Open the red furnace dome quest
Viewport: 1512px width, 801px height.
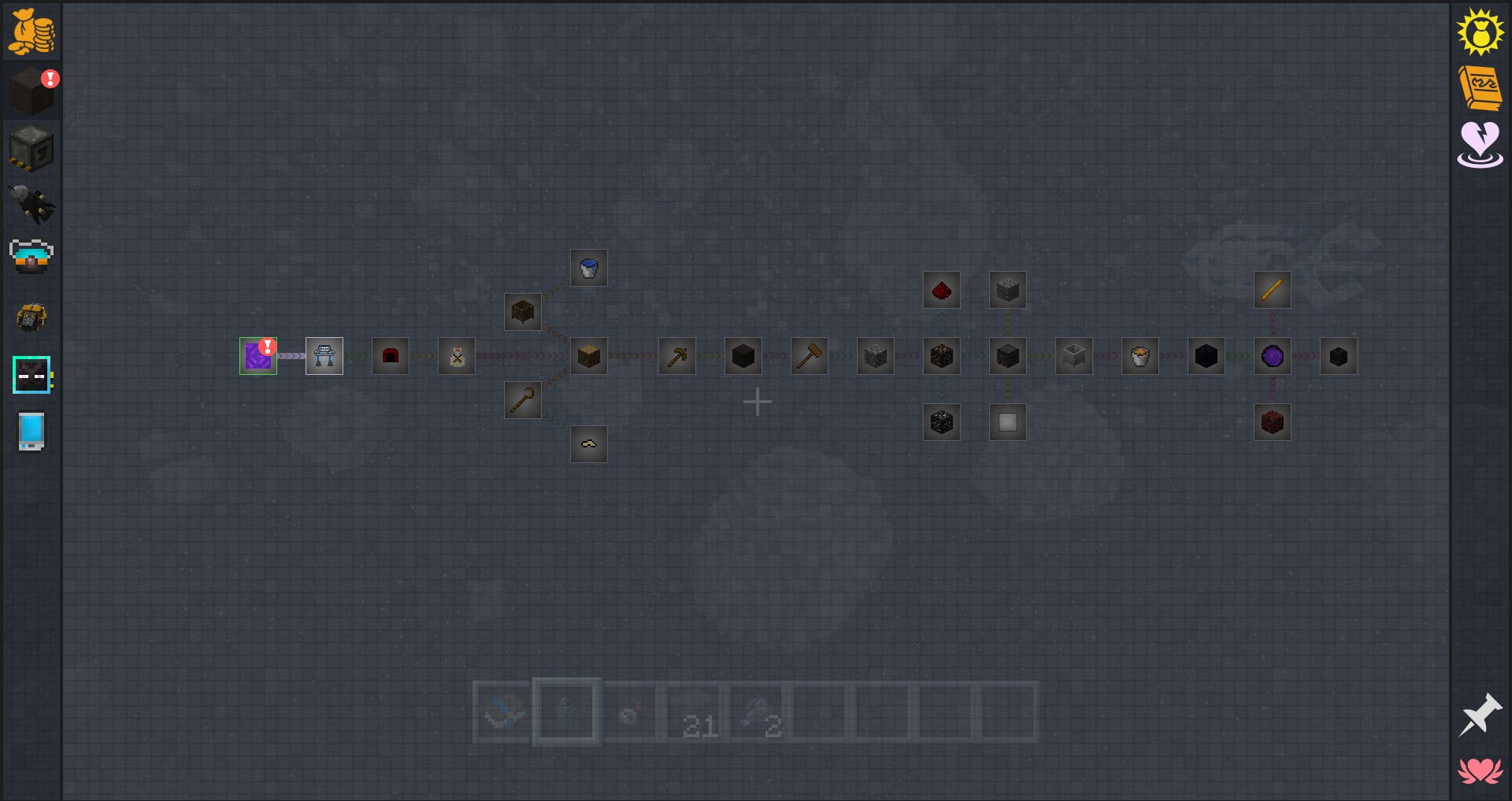(391, 356)
